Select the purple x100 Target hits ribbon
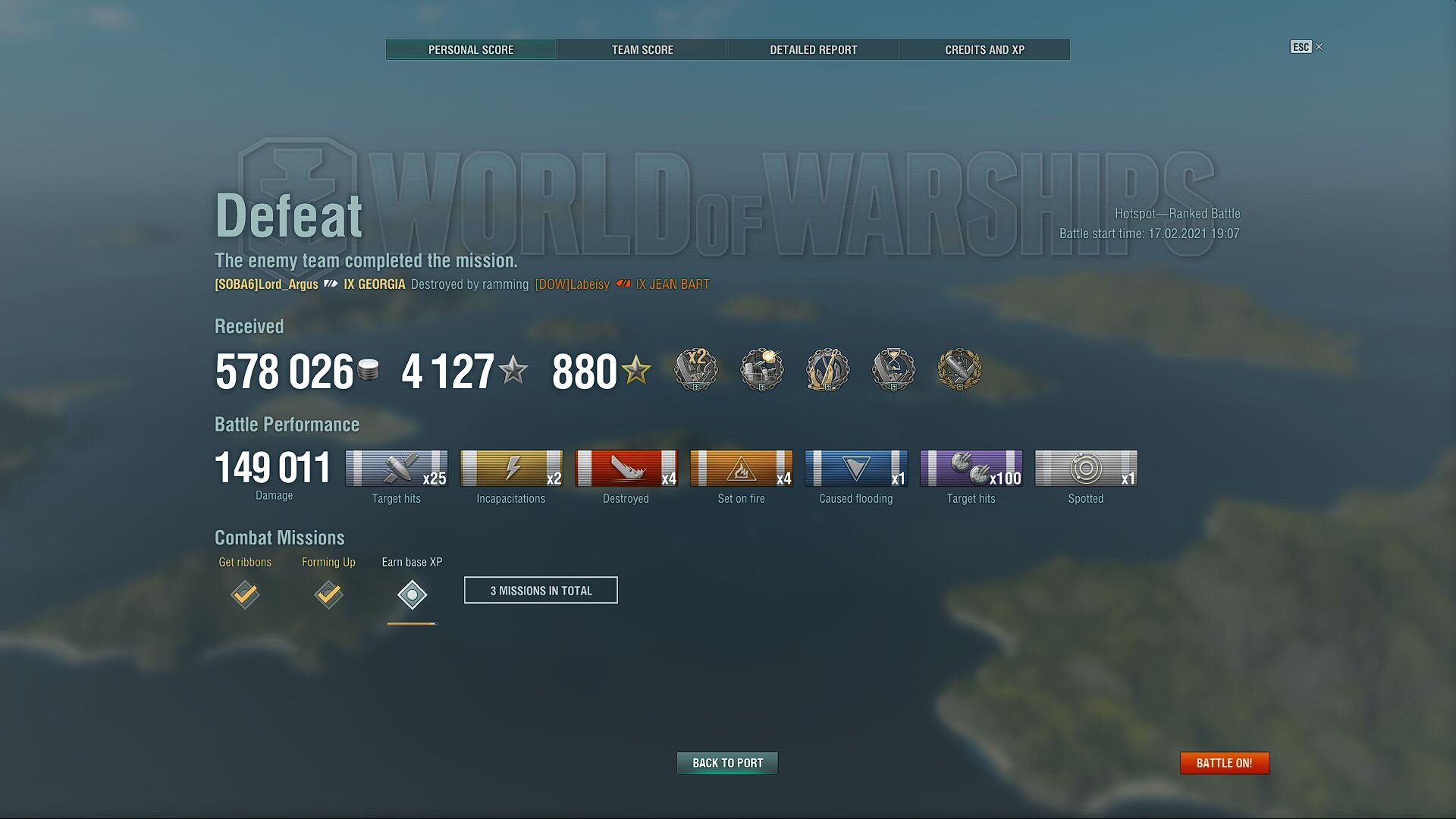Screen dimensions: 1456x819 [x=971, y=469]
